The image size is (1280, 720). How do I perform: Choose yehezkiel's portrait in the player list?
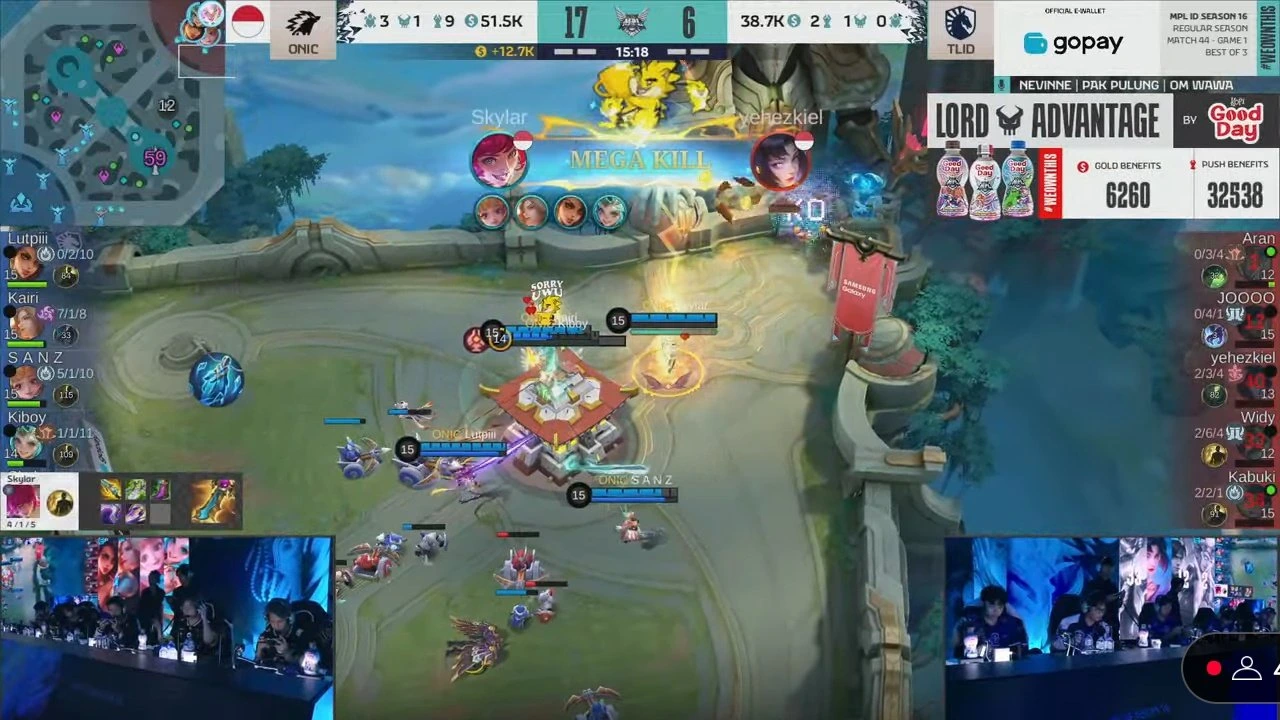1256,383
